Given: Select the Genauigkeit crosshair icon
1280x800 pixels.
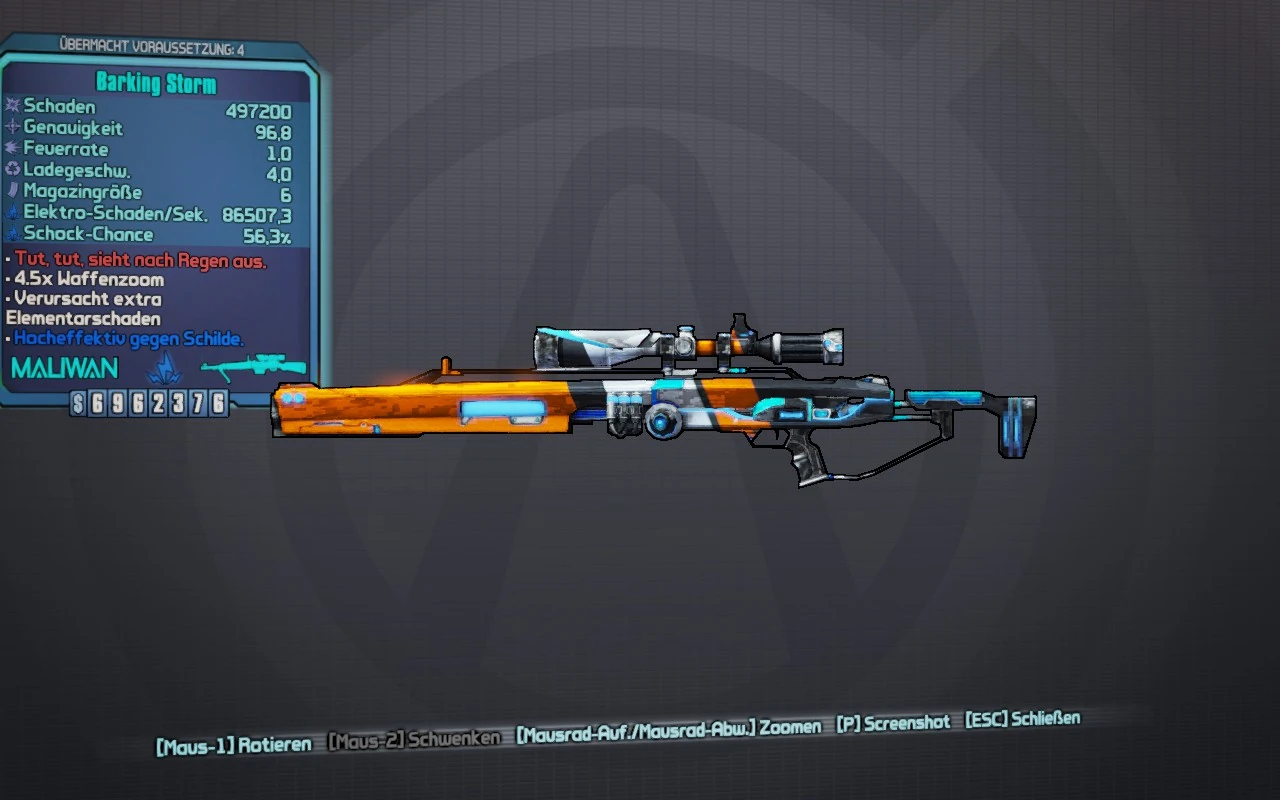Looking at the screenshot, I should click(14, 128).
